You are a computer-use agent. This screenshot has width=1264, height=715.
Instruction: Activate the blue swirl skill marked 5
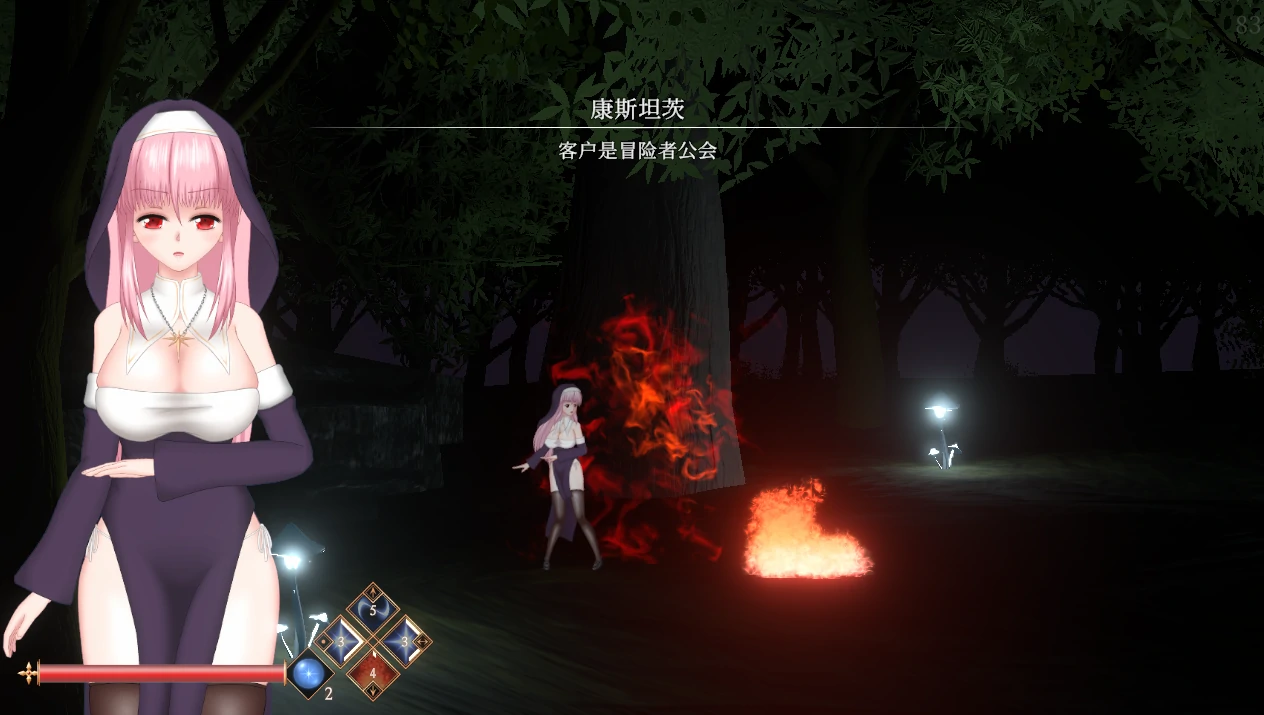click(372, 609)
